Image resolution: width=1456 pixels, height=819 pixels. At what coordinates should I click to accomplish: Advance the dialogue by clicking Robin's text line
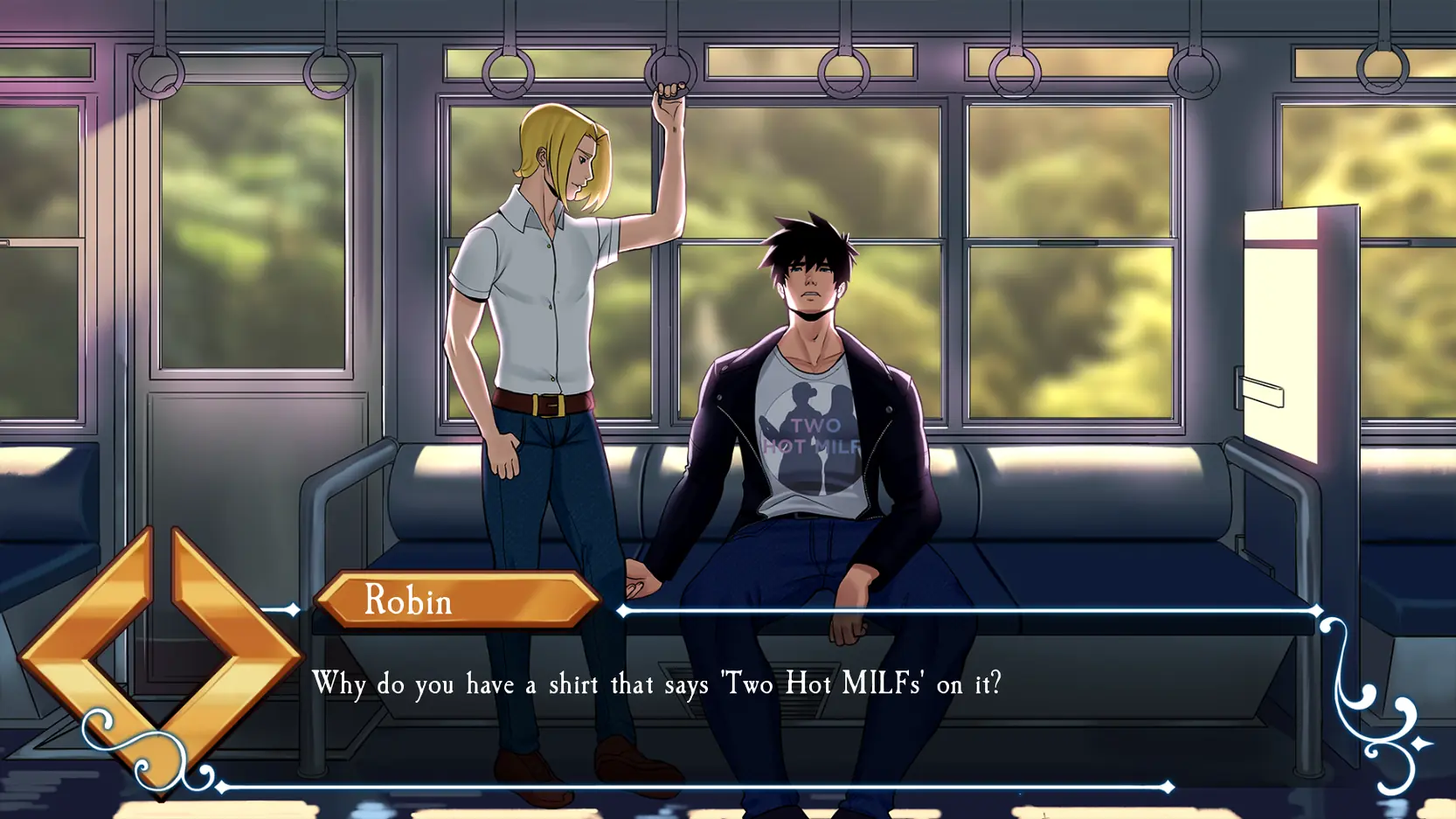pyautogui.click(x=655, y=684)
